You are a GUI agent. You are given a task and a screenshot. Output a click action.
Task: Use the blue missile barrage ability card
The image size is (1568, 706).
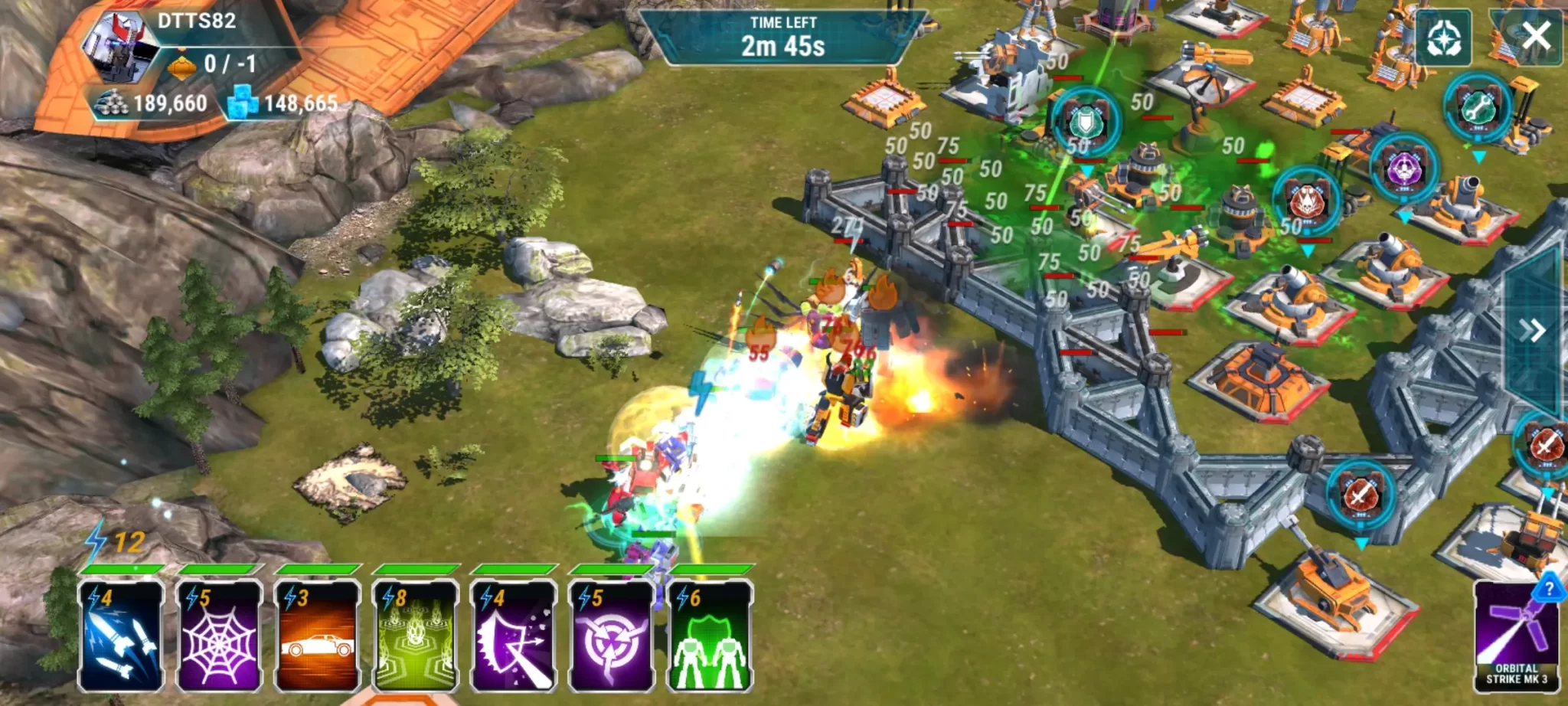(x=121, y=636)
